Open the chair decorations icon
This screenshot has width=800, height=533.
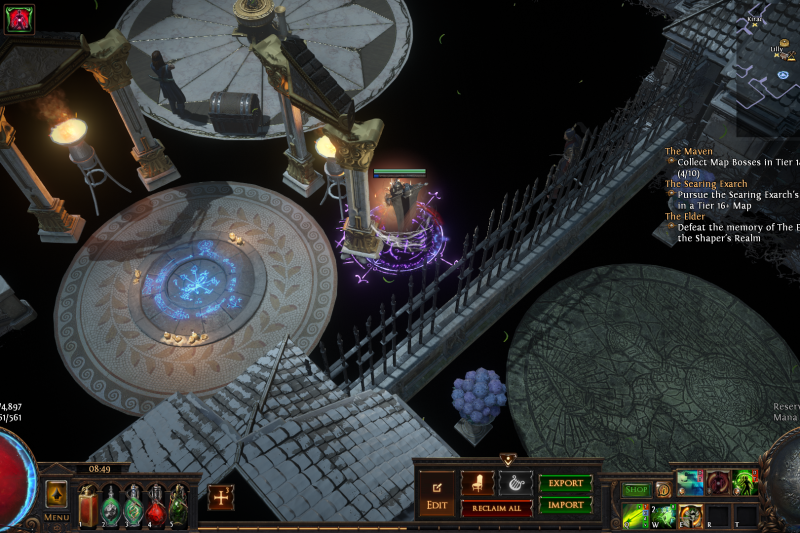coord(477,483)
